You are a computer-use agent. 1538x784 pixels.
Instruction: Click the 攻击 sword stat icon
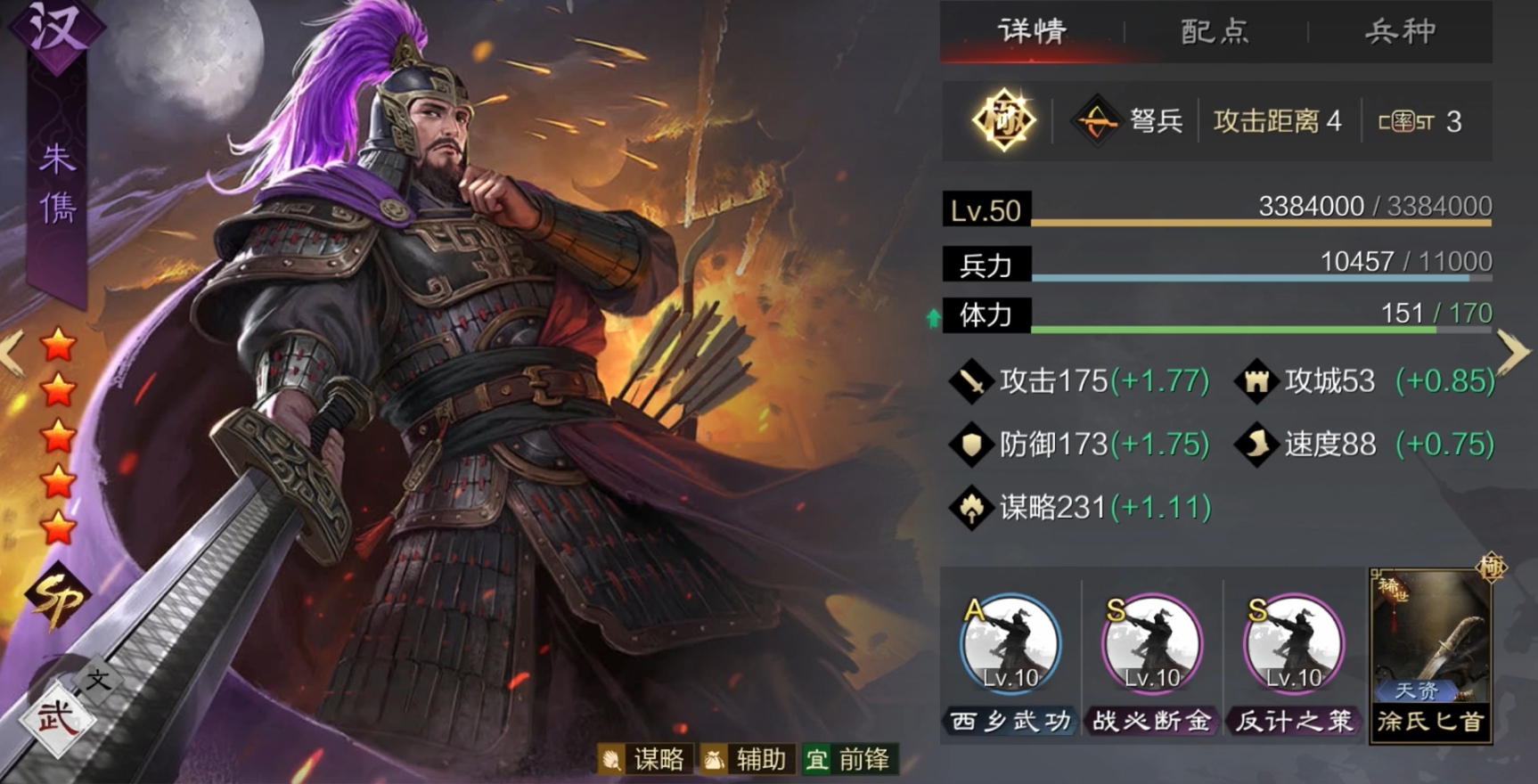[974, 380]
